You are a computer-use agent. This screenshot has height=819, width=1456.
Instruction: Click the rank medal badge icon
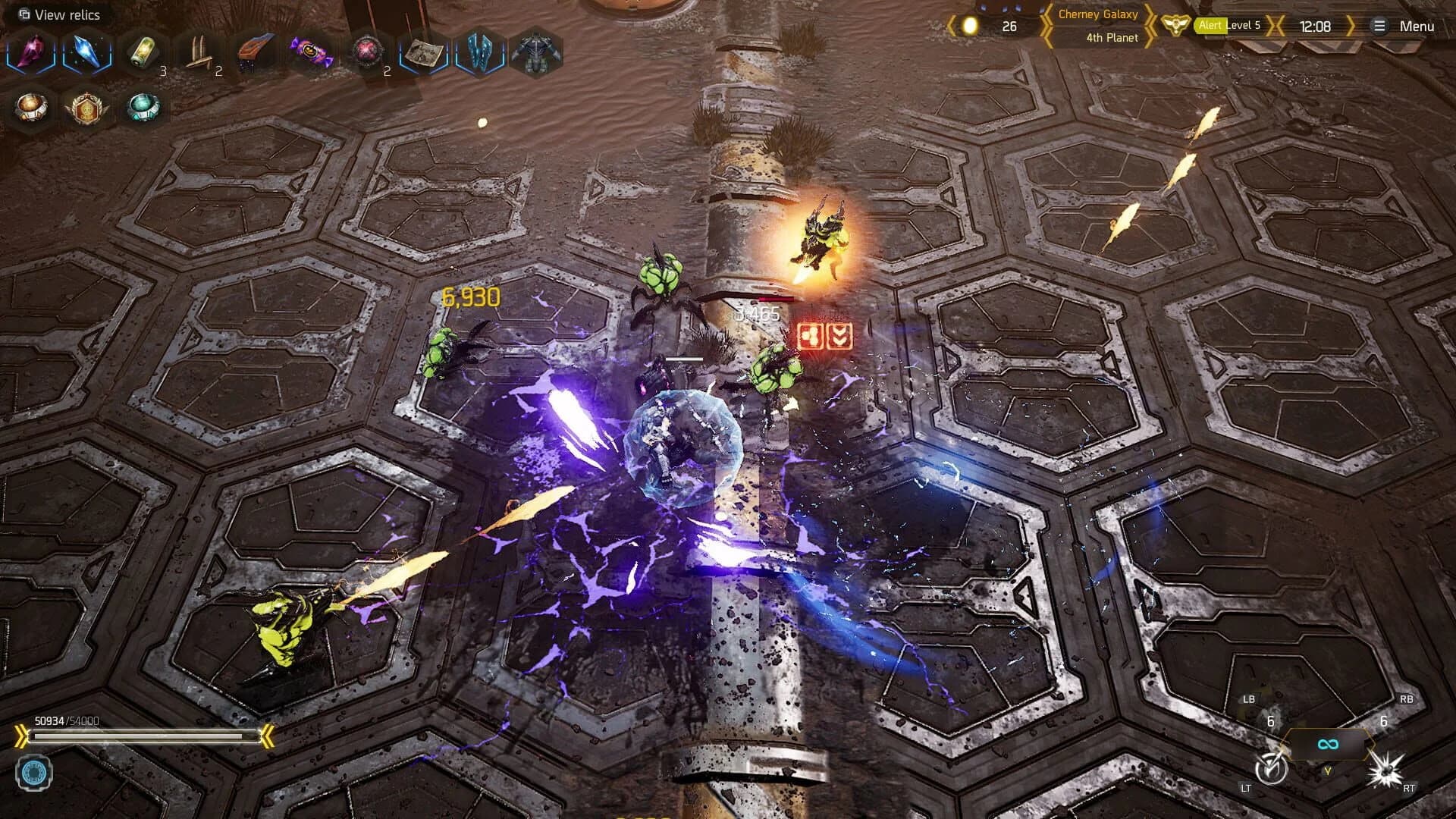pyautogui.click(x=86, y=108)
